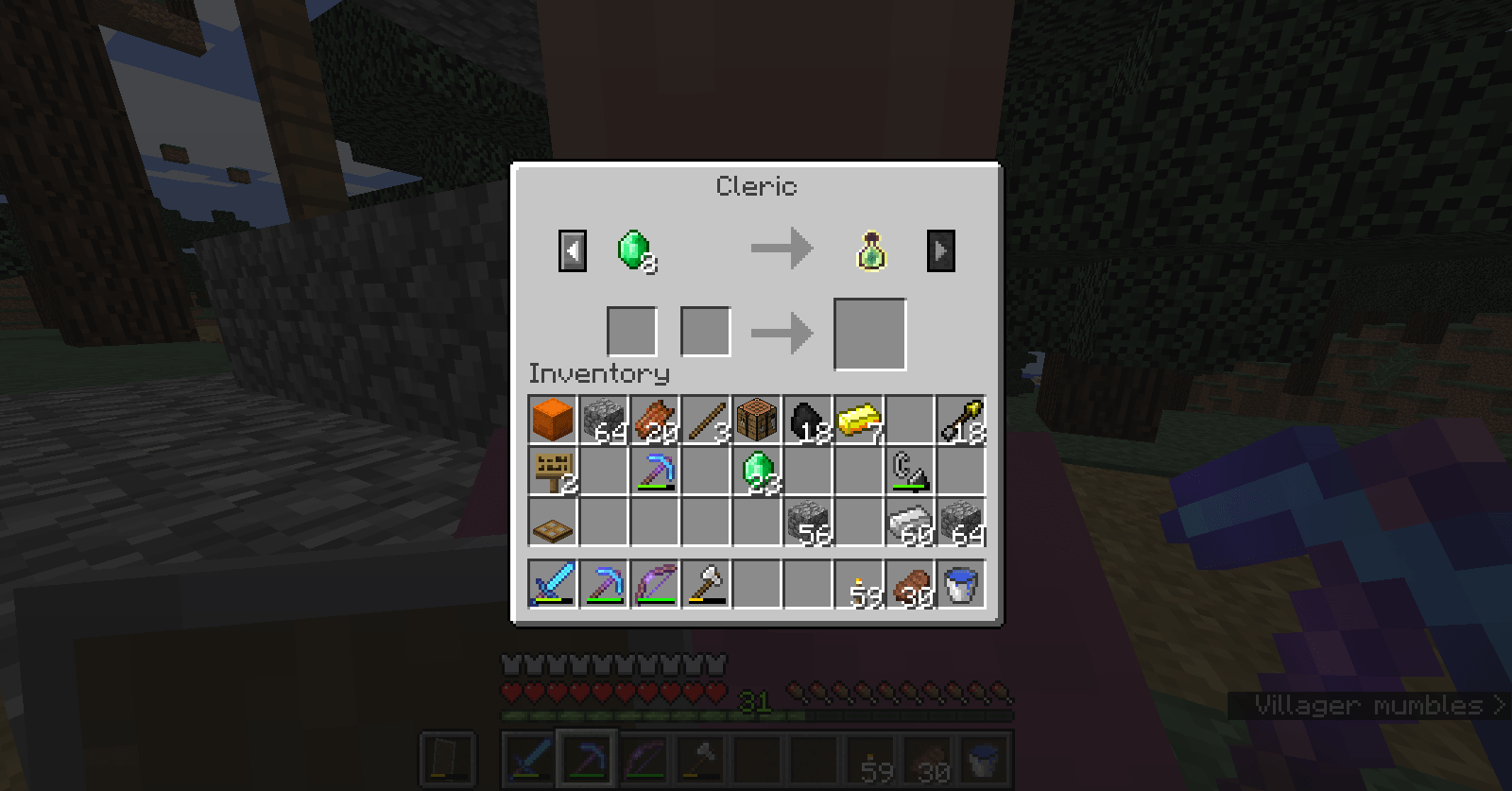The width and height of the screenshot is (1512, 791).
Task: Grab the stack of gold ingots
Action: [859, 421]
